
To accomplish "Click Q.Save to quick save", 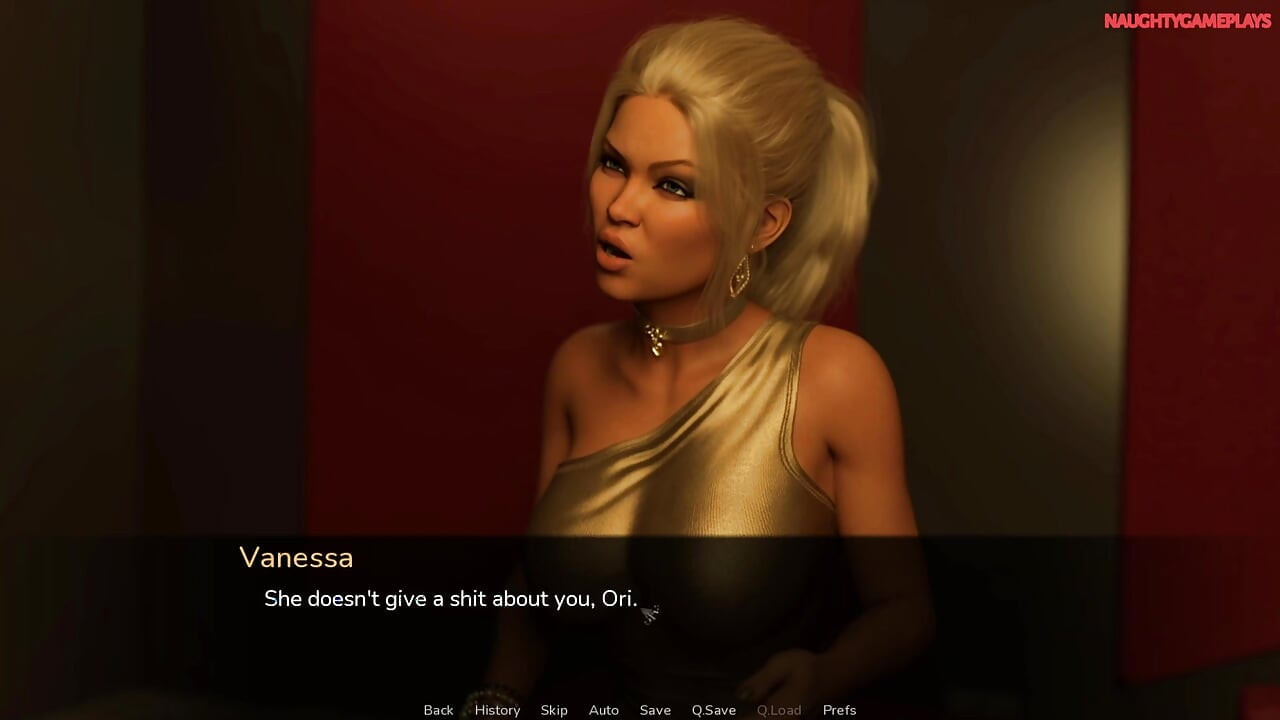I will click(x=714, y=710).
